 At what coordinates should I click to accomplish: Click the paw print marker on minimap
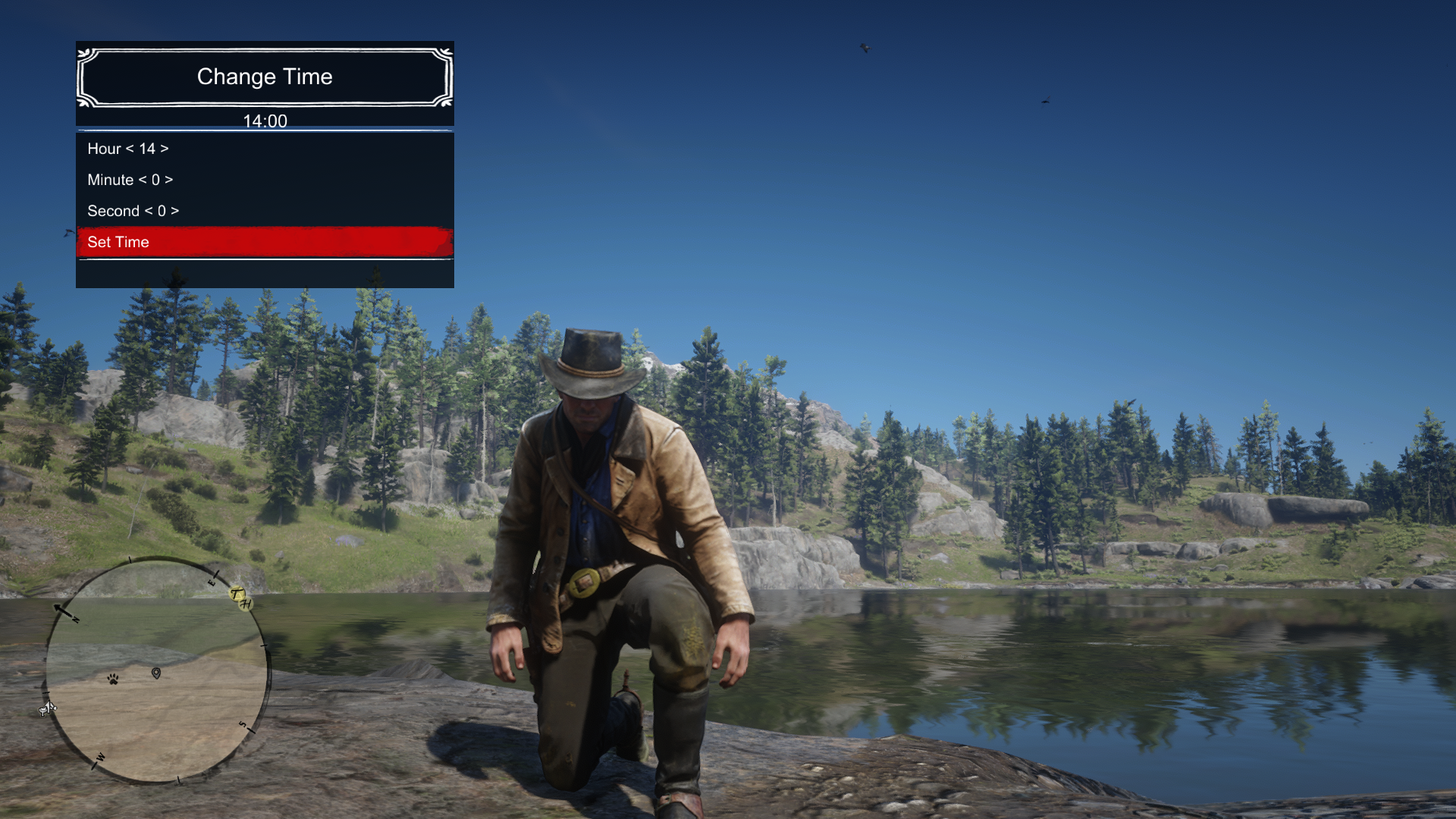[113, 679]
